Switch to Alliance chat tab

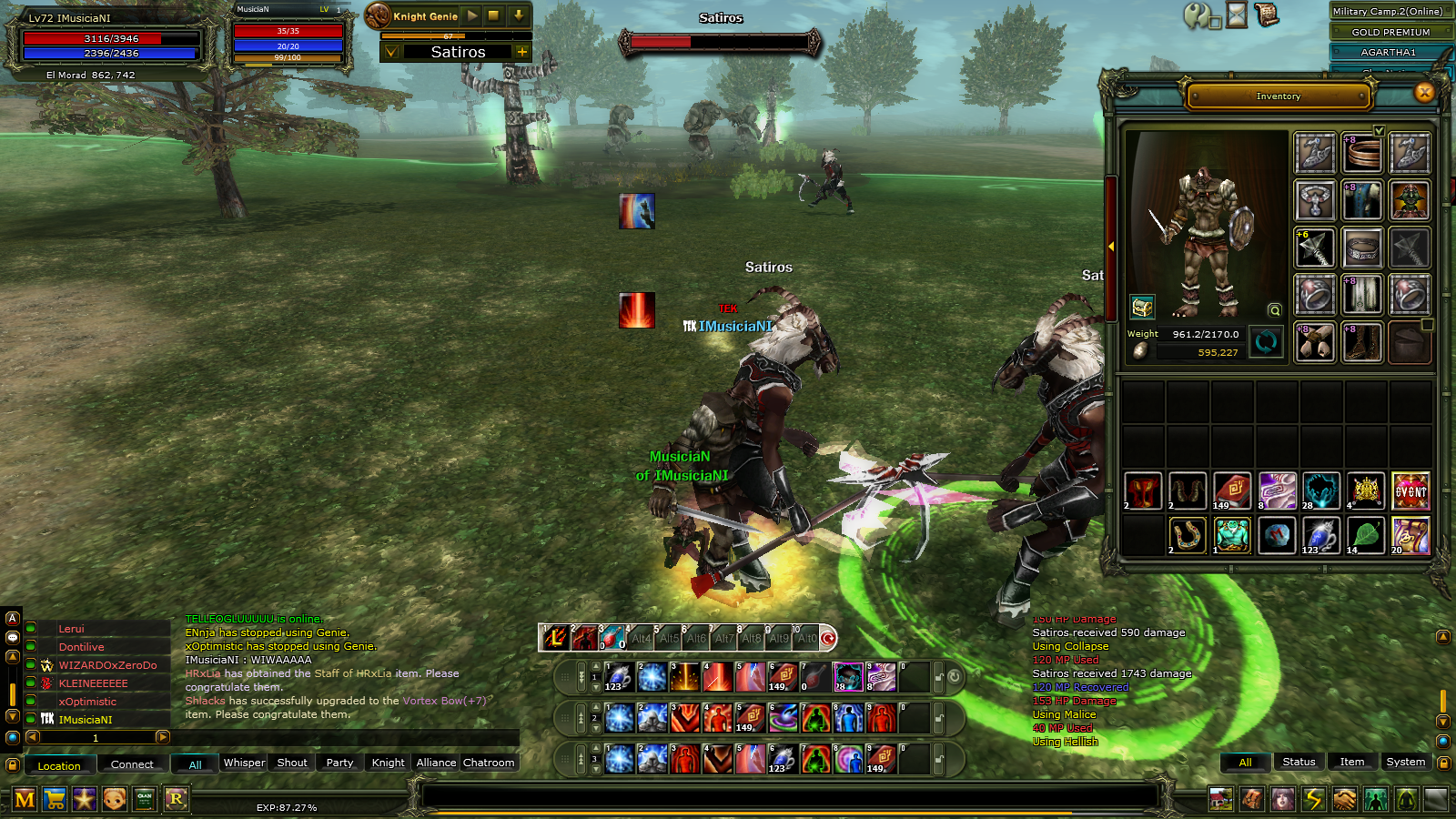[436, 763]
